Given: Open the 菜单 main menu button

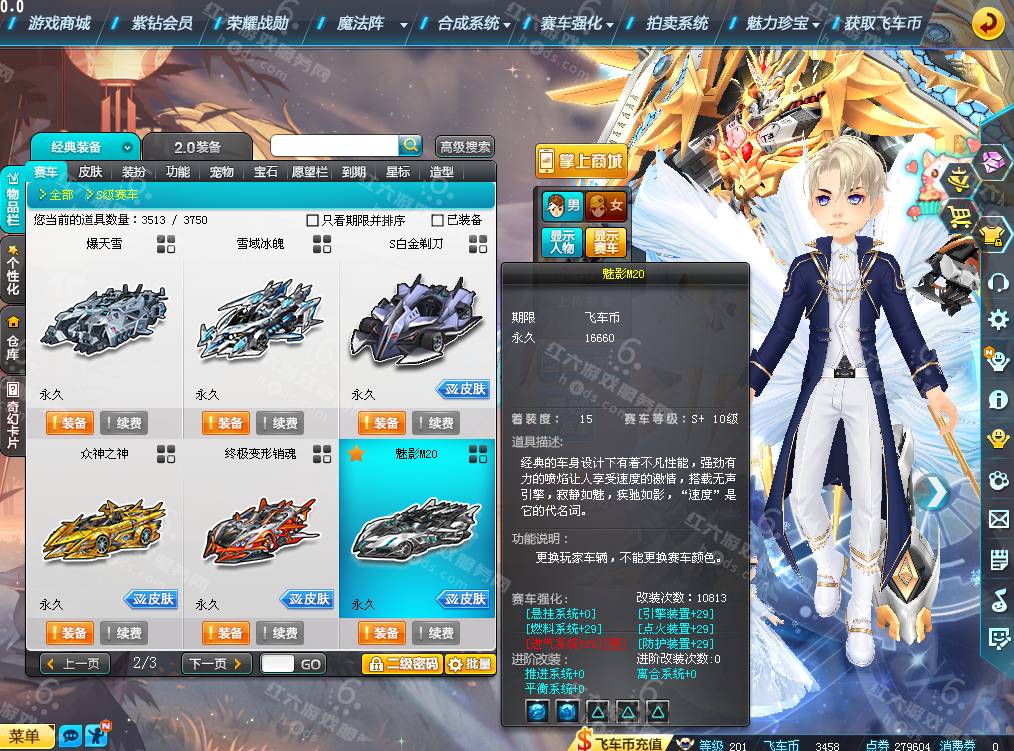Looking at the screenshot, I should 26,737.
